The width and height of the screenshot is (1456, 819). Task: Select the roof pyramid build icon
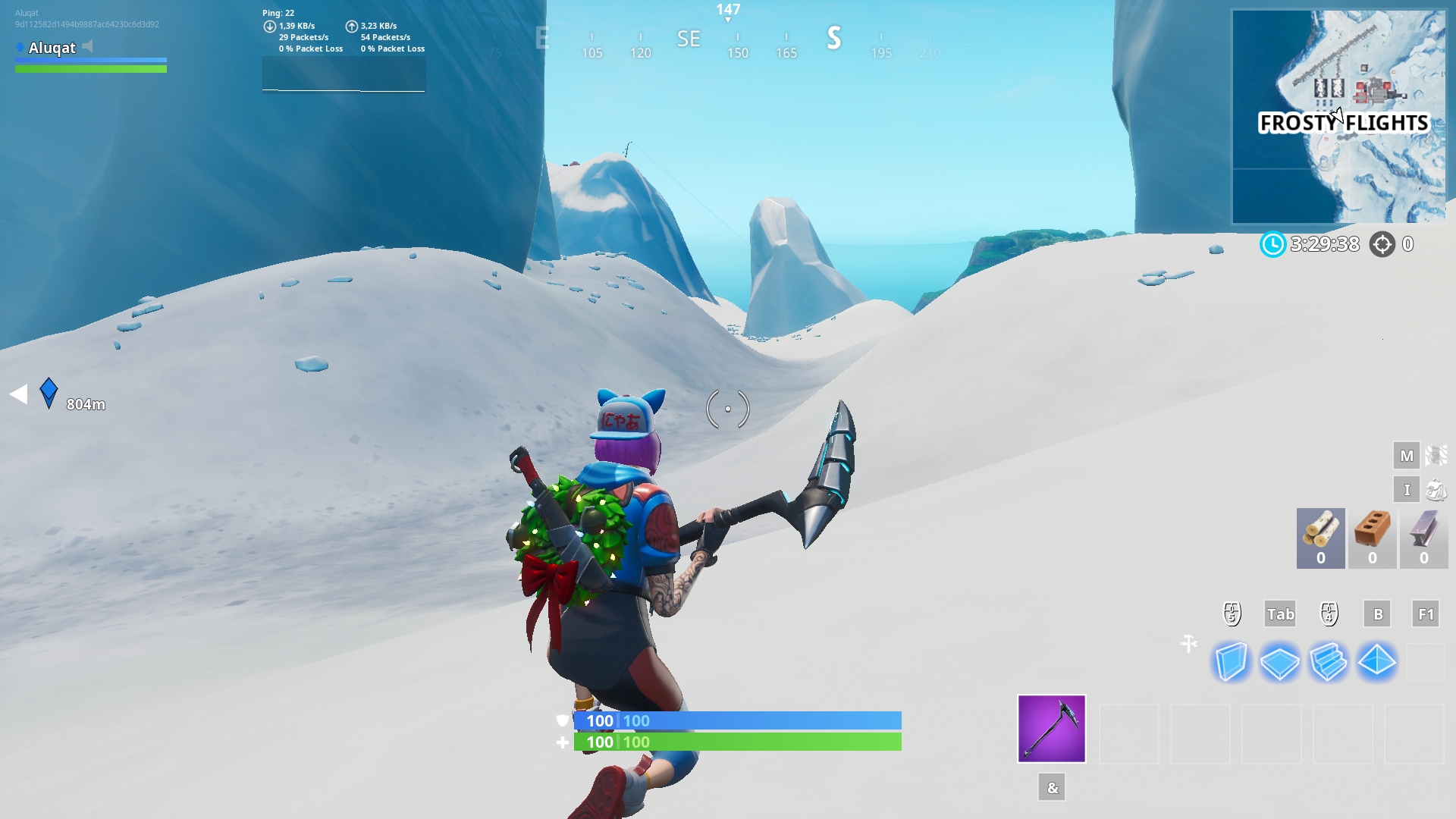tap(1377, 661)
